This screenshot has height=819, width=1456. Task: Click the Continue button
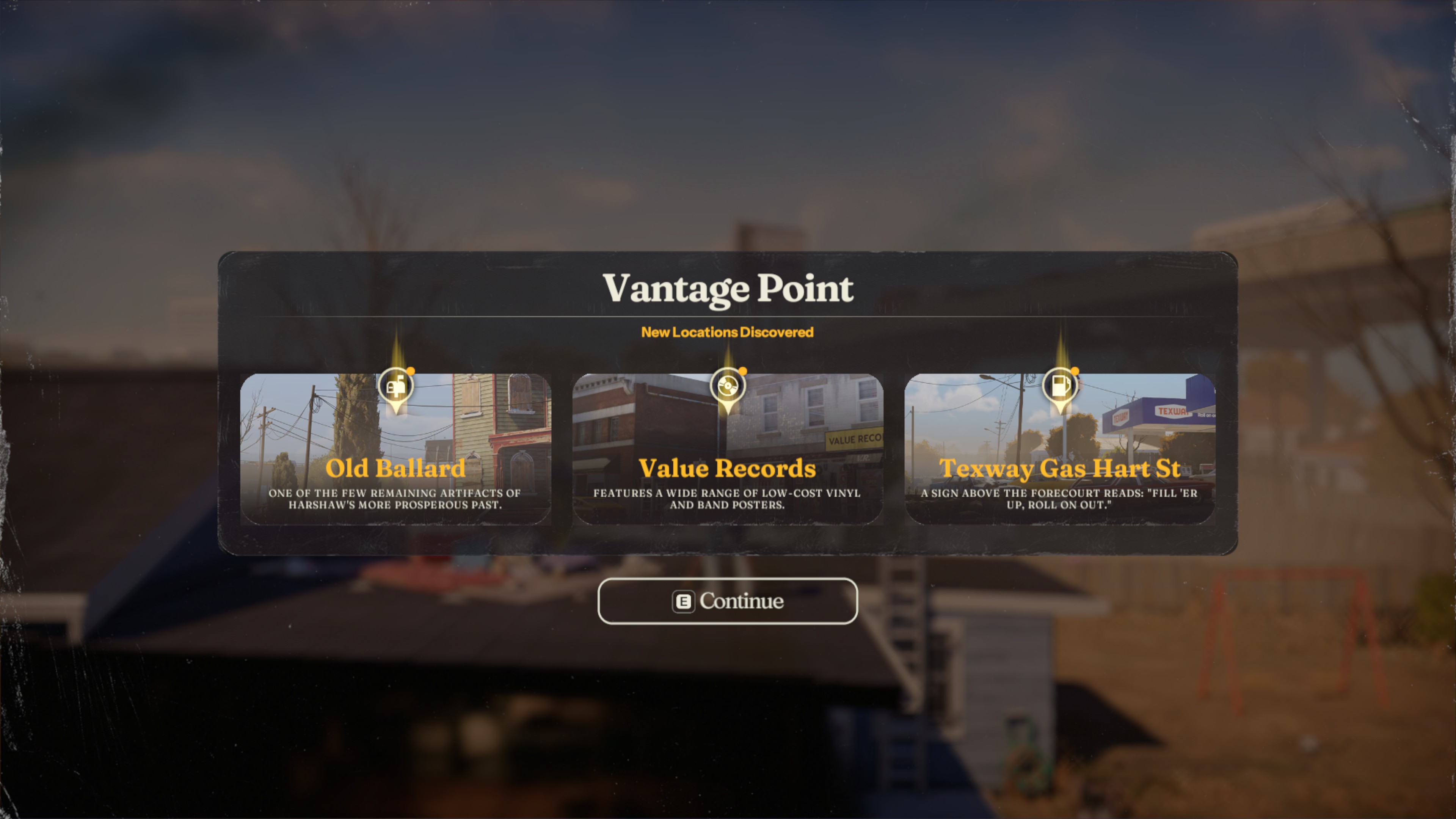coord(728,601)
